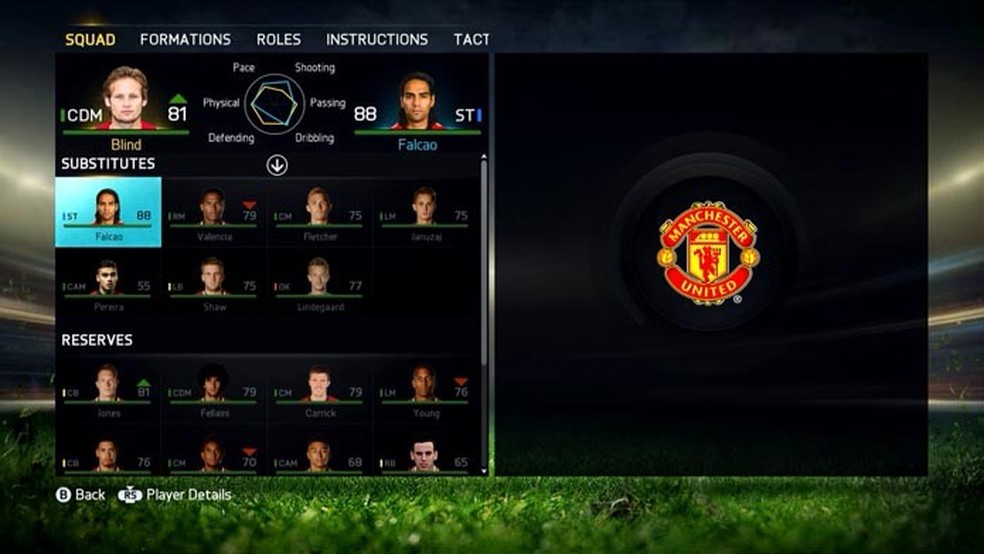Click Blind's player portrait in the comparison panel
Screen dimensions: 984x554
coord(127,100)
